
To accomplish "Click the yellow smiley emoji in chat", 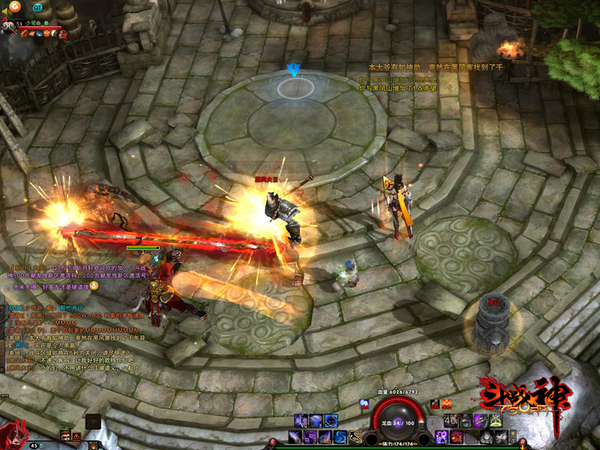I will point(93,285).
